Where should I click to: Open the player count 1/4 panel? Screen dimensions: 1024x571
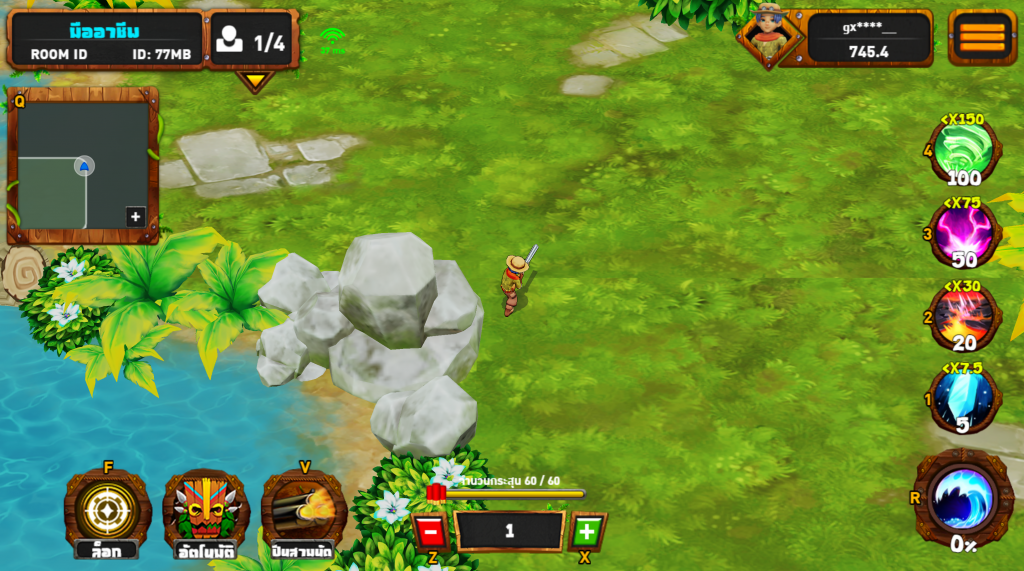tap(254, 41)
